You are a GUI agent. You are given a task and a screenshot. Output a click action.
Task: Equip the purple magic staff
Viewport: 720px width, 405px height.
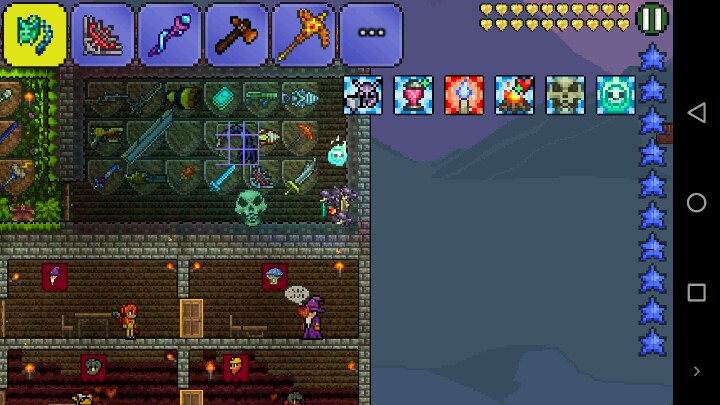[169, 34]
